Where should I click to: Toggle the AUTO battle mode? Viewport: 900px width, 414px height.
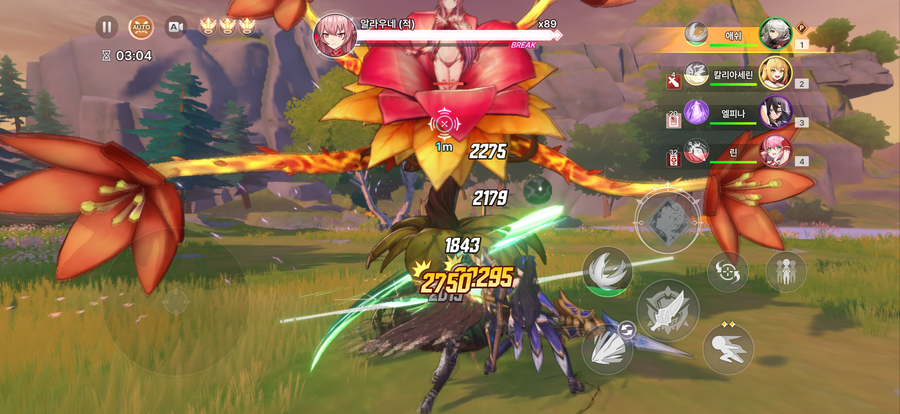tap(141, 27)
